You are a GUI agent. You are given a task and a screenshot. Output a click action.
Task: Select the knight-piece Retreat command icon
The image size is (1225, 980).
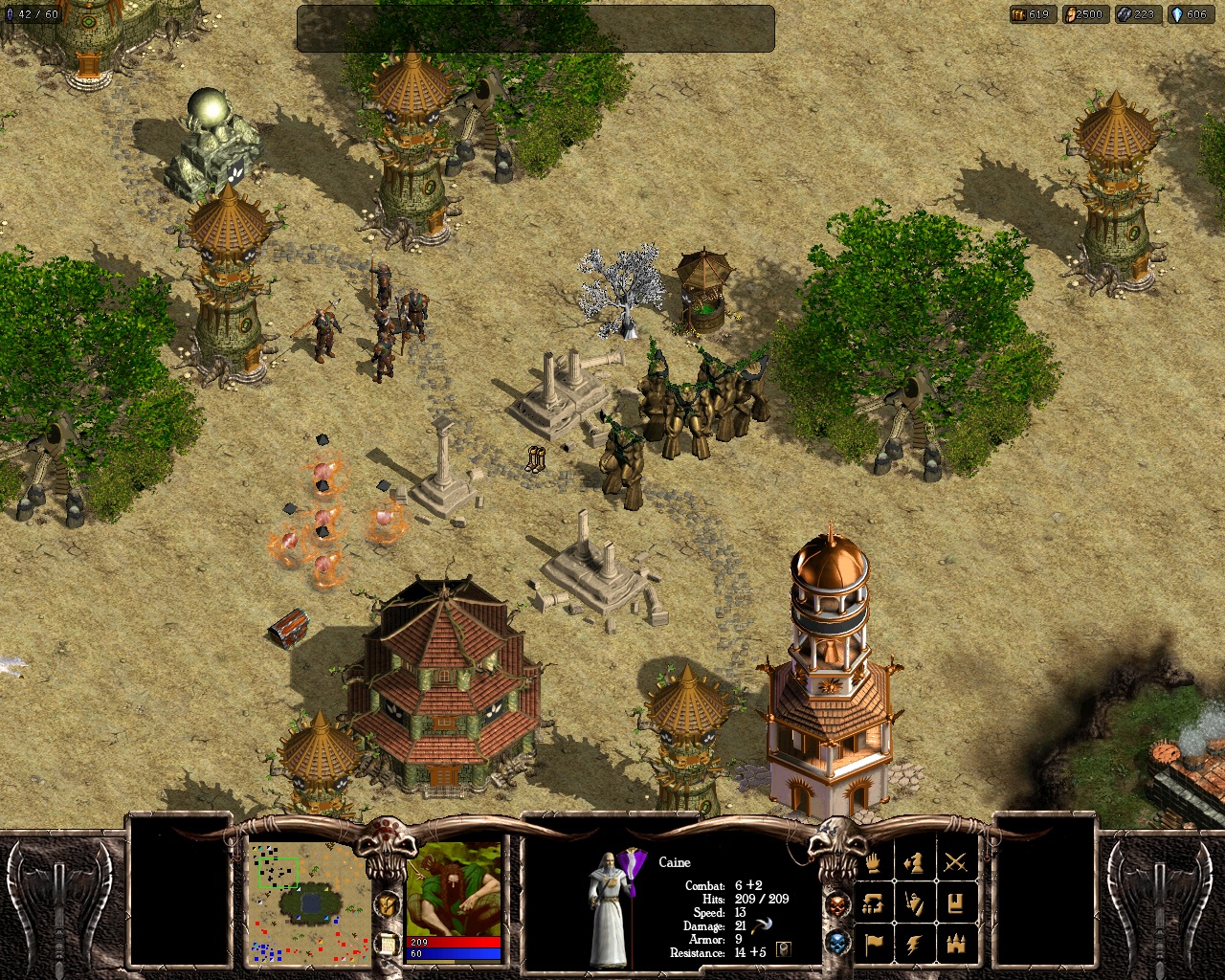(x=913, y=863)
